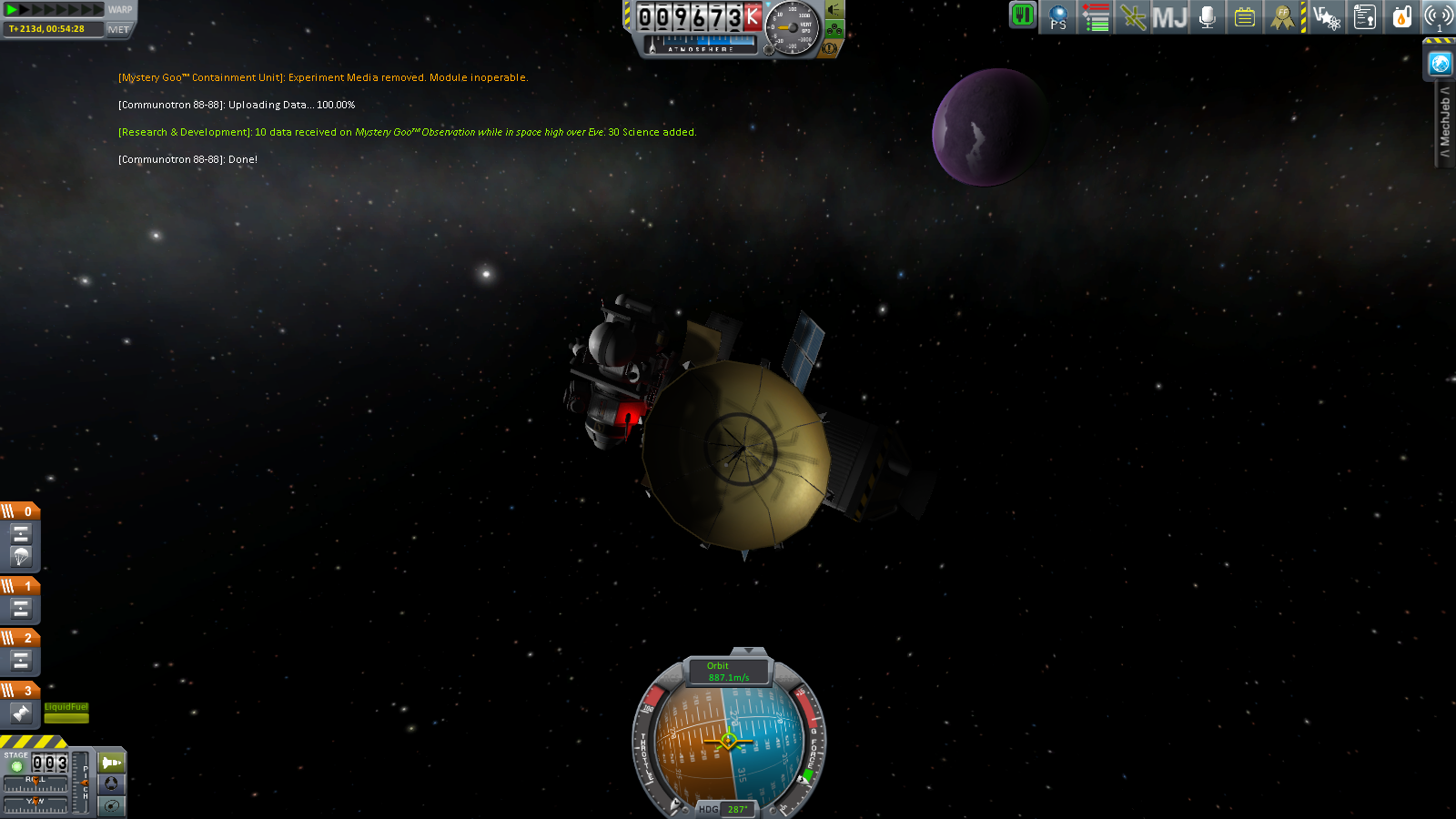Open the contracts document toolbar icon
The width and height of the screenshot is (1456, 819).
tap(1364, 17)
